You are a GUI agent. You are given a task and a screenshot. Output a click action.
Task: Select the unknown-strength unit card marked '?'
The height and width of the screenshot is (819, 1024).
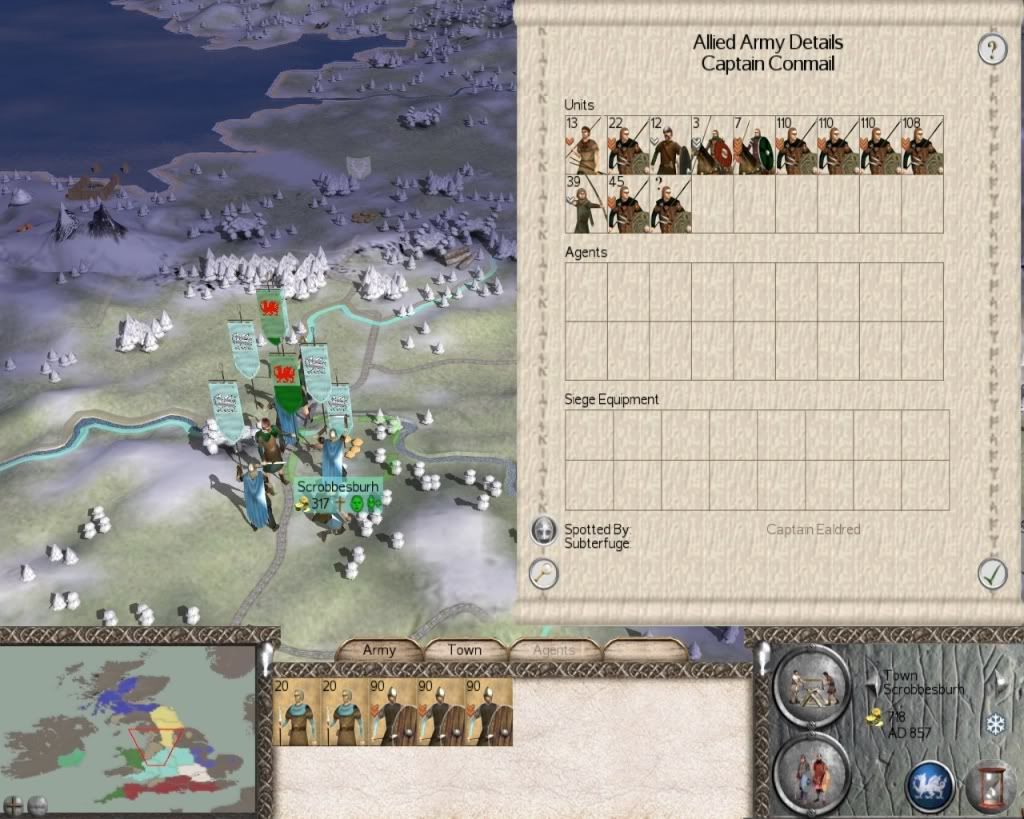click(x=670, y=204)
